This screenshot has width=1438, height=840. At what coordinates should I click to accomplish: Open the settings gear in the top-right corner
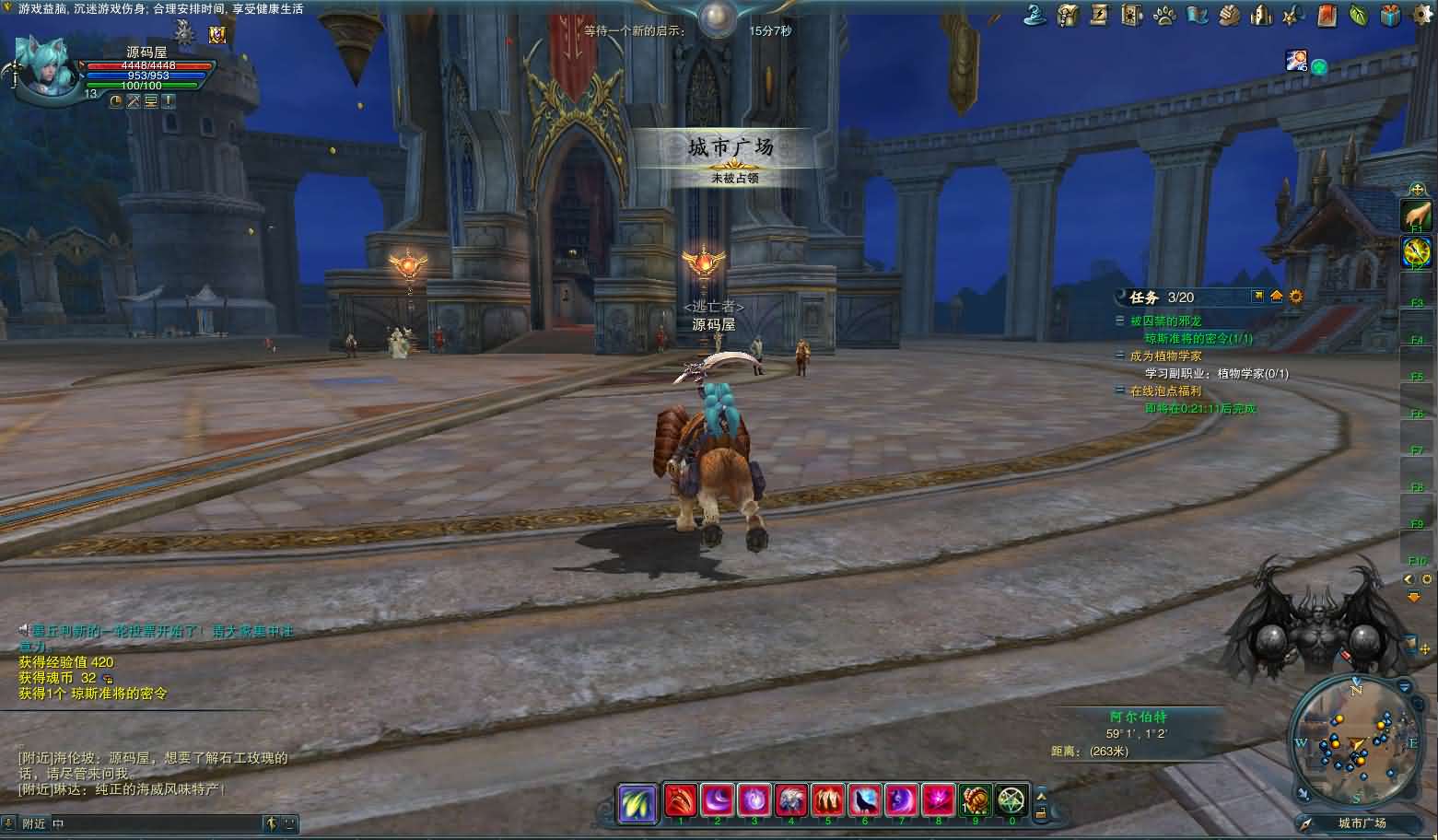coord(1423,15)
